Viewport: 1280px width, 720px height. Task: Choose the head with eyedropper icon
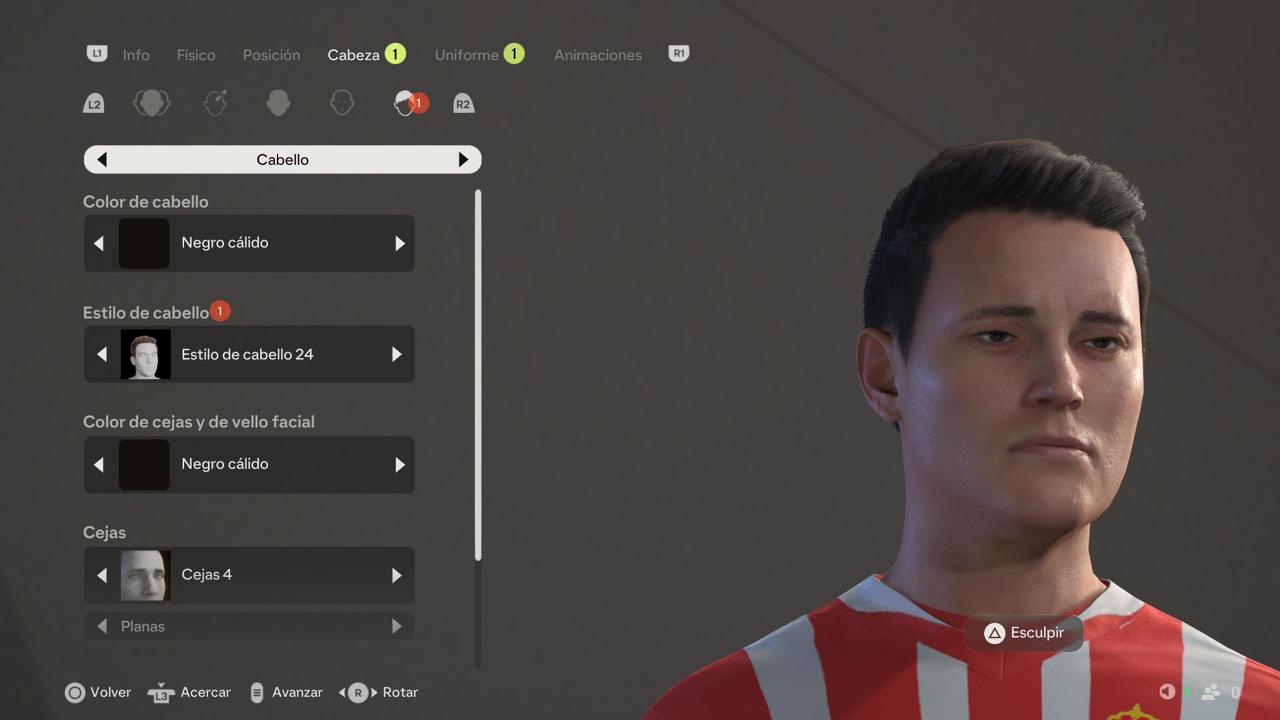(216, 103)
